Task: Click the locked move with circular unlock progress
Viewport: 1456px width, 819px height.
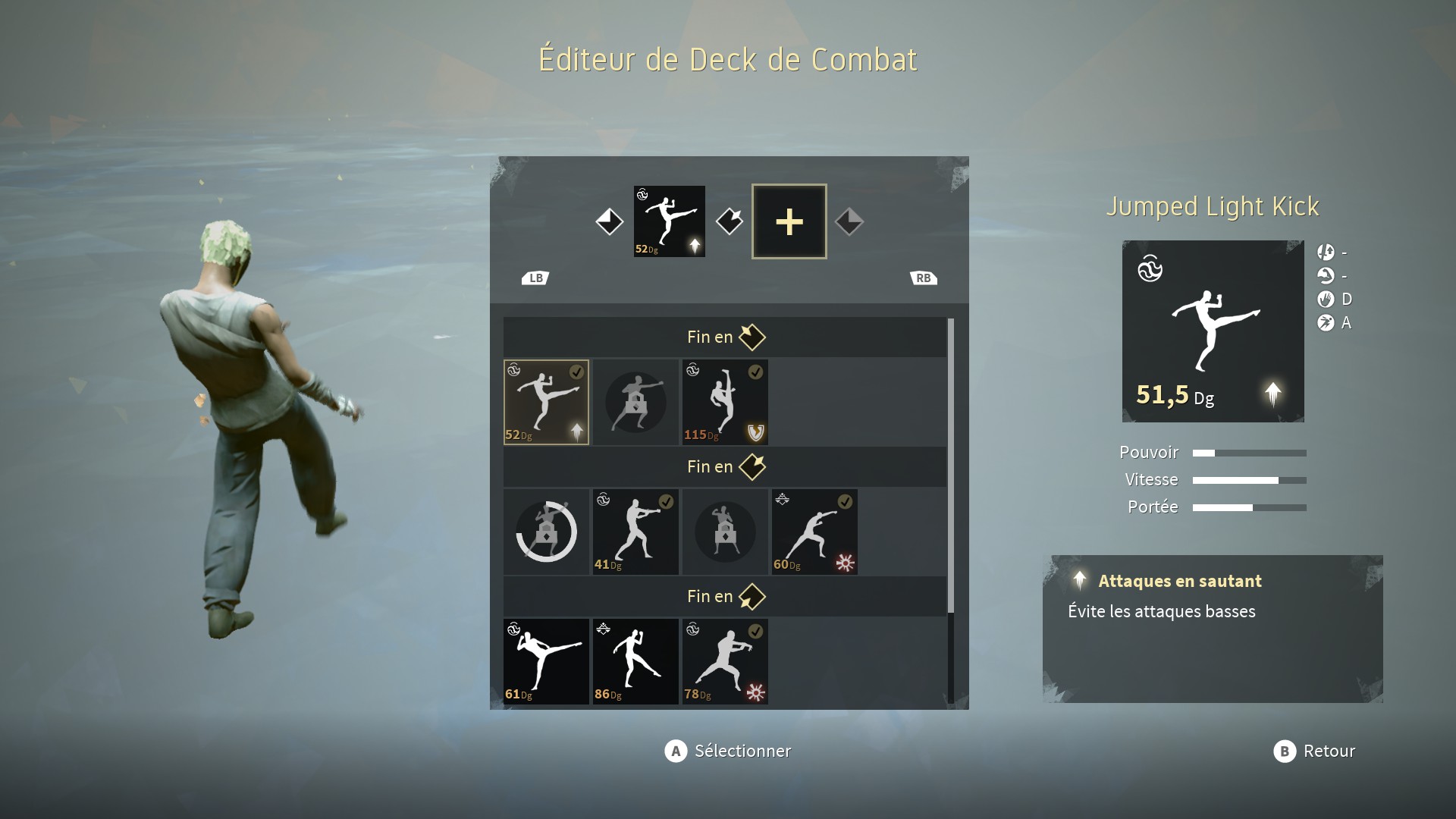Action: pos(546,531)
